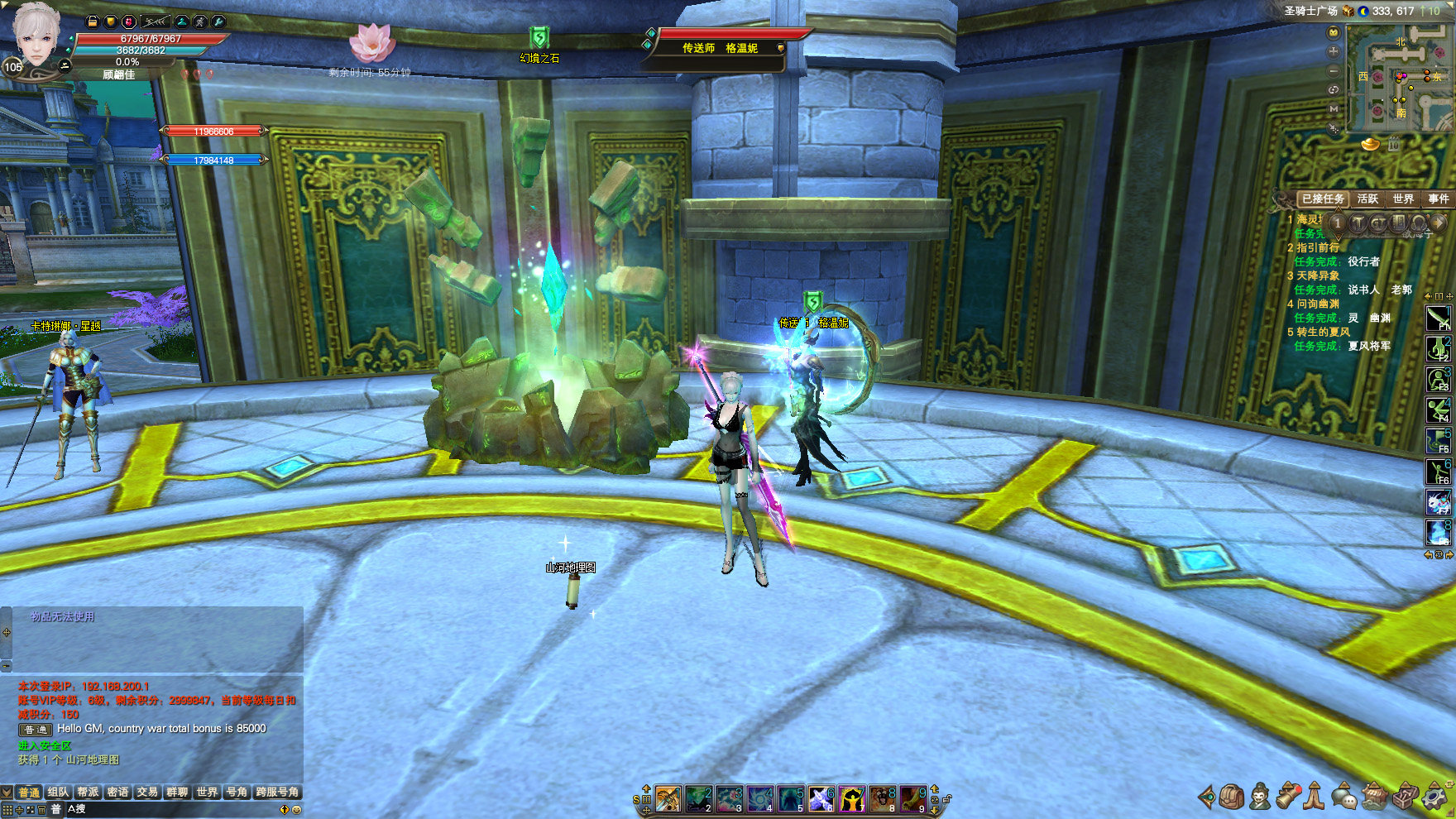Open the scroll icon with red dot

click(x=1288, y=796)
